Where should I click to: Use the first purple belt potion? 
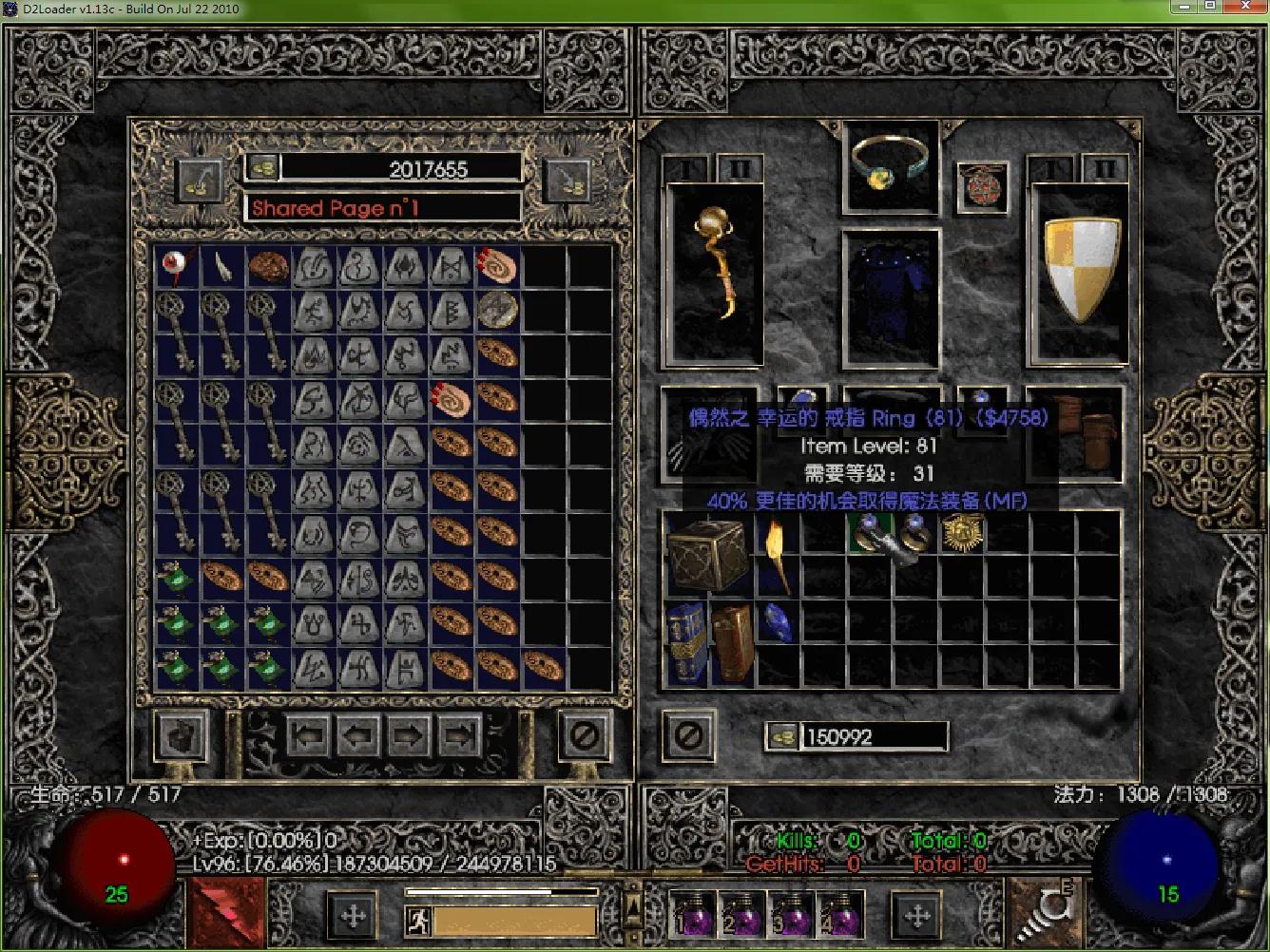tap(693, 915)
